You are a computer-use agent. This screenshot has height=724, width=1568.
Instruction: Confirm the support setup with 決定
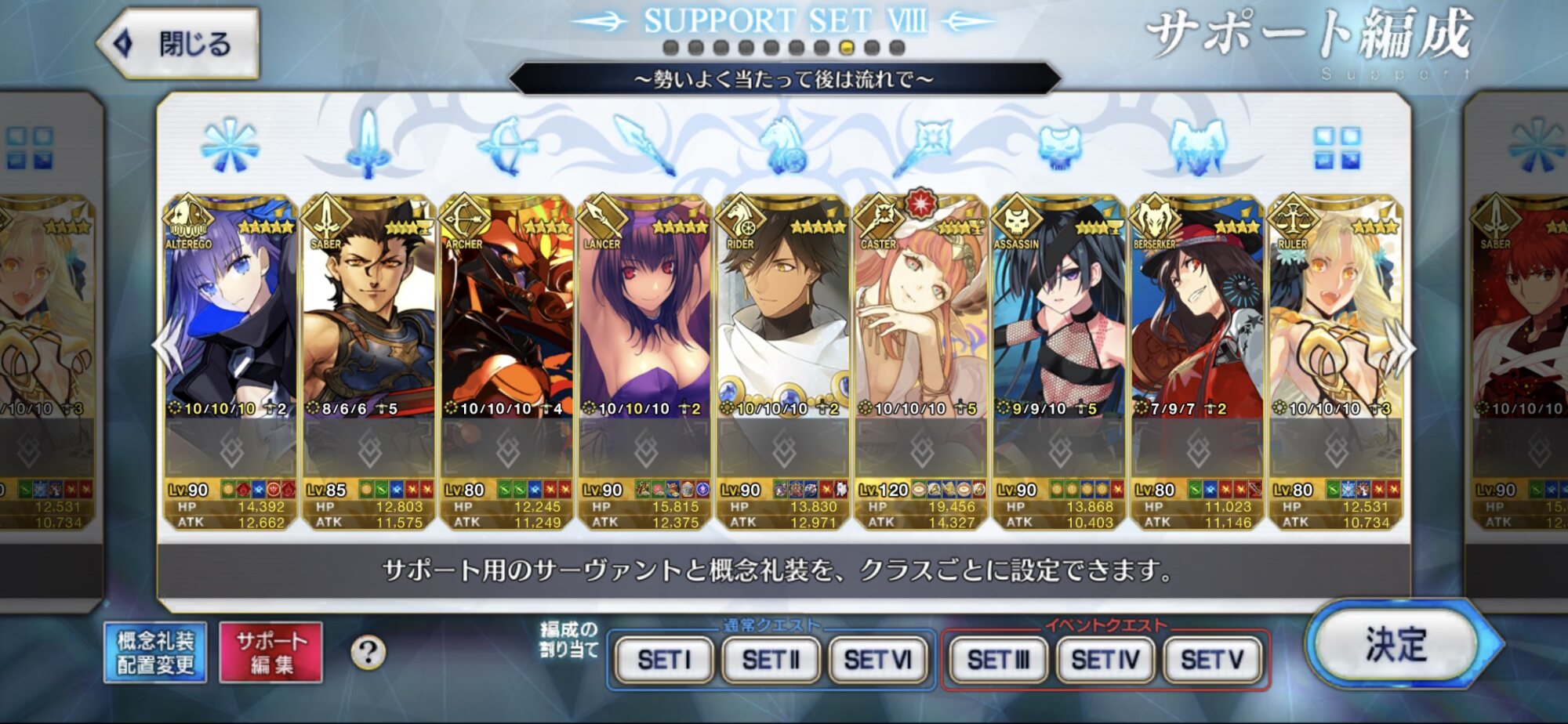1396,645
